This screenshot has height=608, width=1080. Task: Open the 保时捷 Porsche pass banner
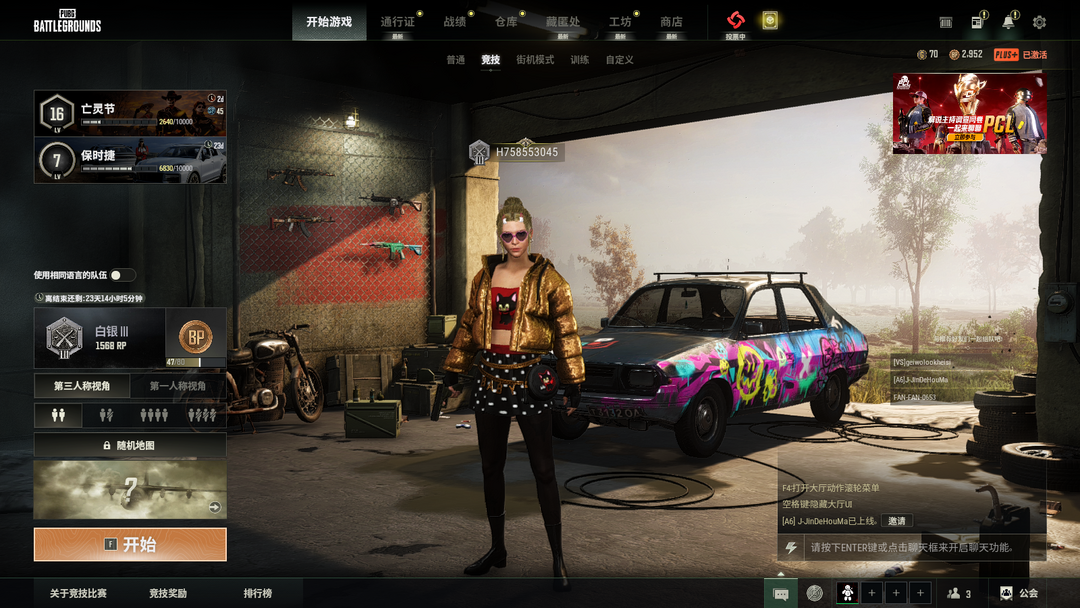(x=130, y=160)
